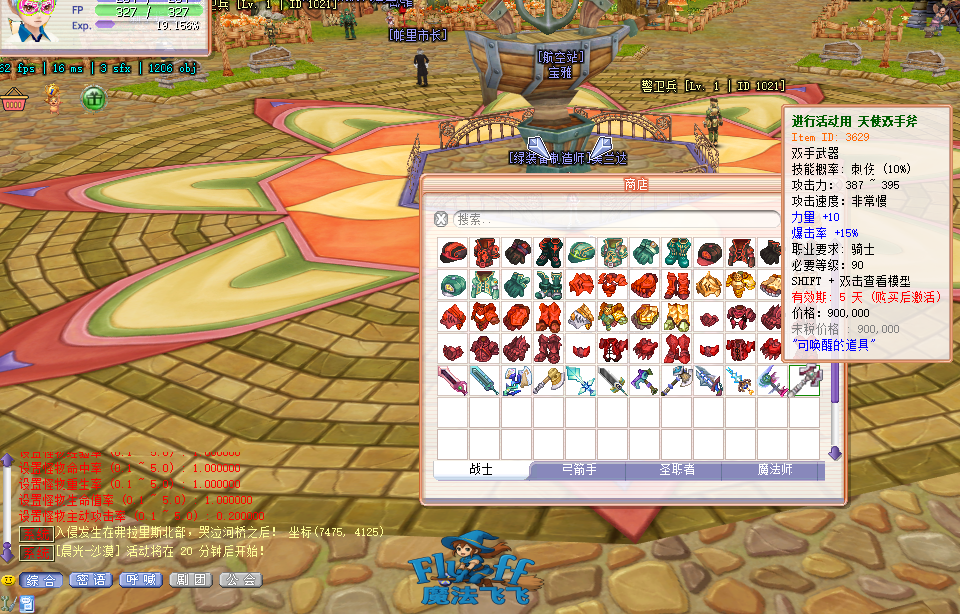This screenshot has height=614, width=960.
Task: Show the 魔法师 shop tab
Action: pos(771,470)
